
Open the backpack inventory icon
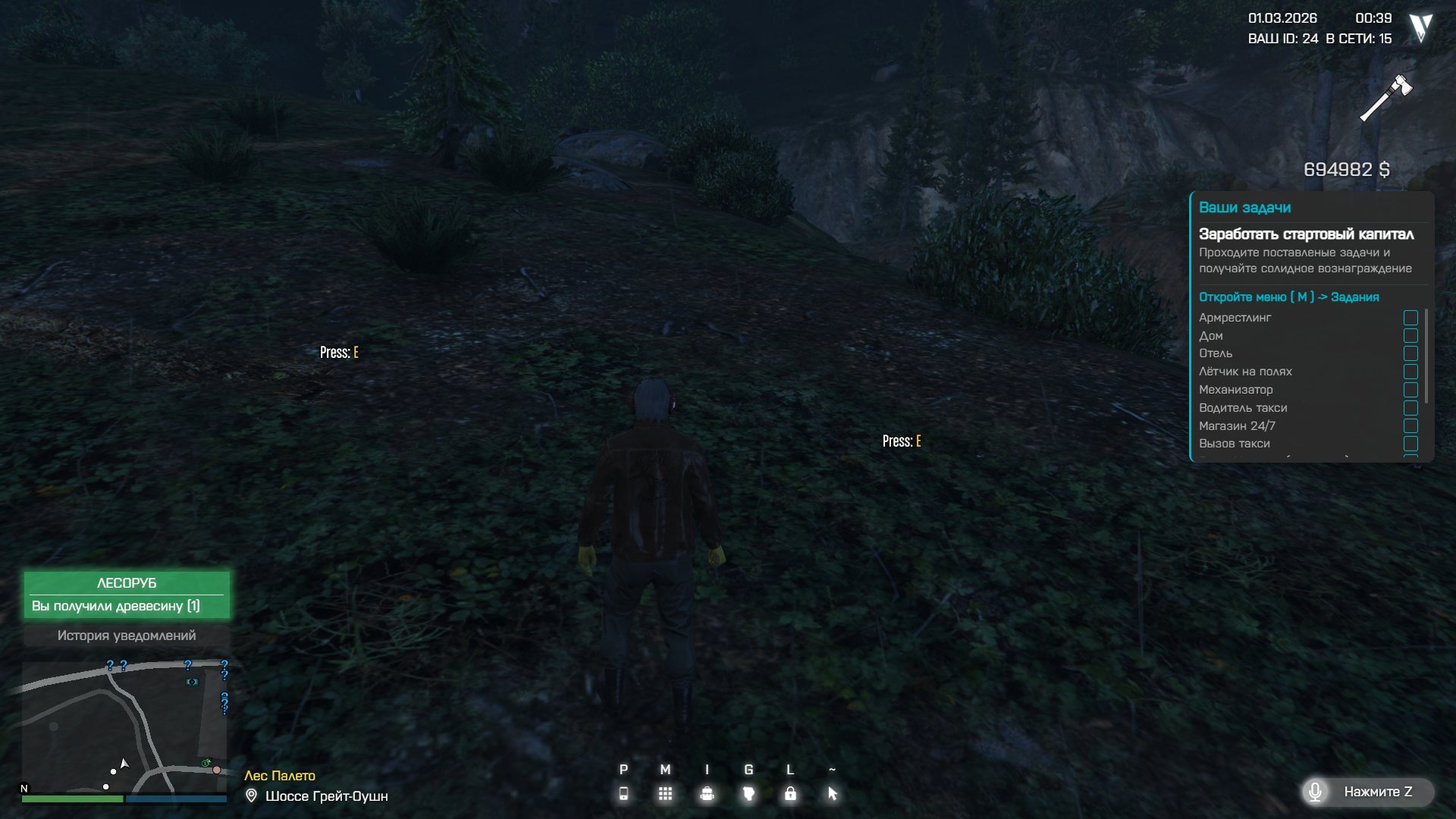tap(707, 793)
